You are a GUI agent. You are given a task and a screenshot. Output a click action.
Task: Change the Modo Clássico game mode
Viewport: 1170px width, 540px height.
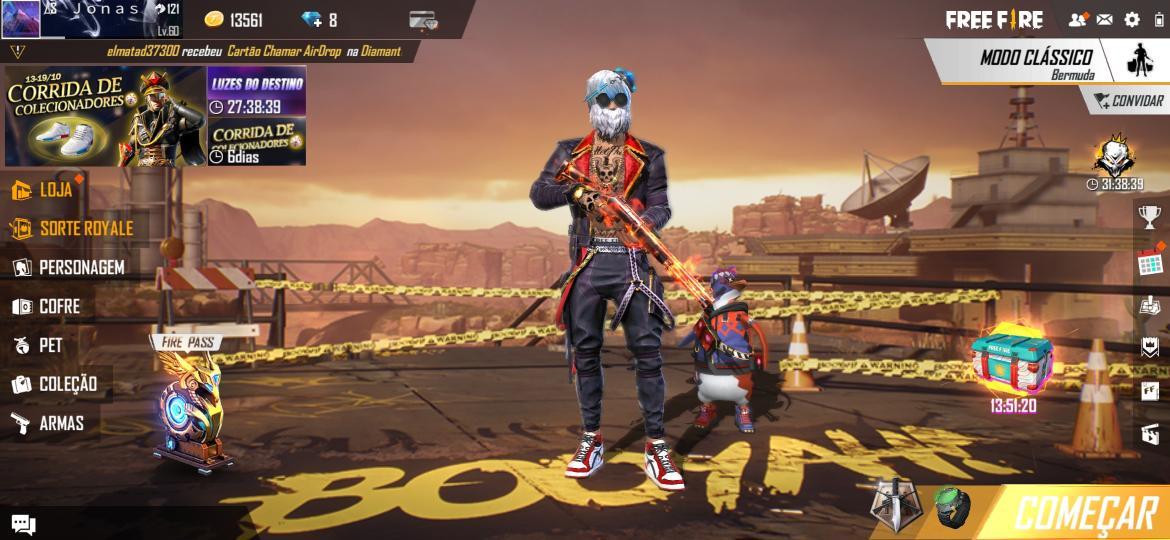point(1035,62)
